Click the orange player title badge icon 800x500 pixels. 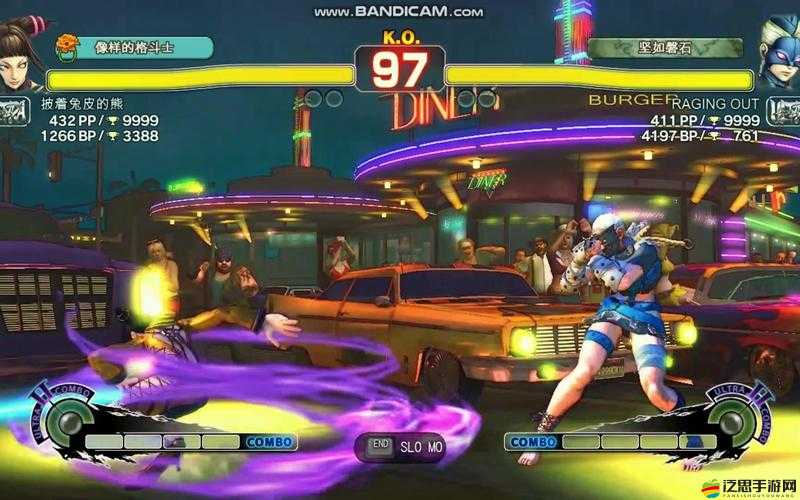pos(67,45)
